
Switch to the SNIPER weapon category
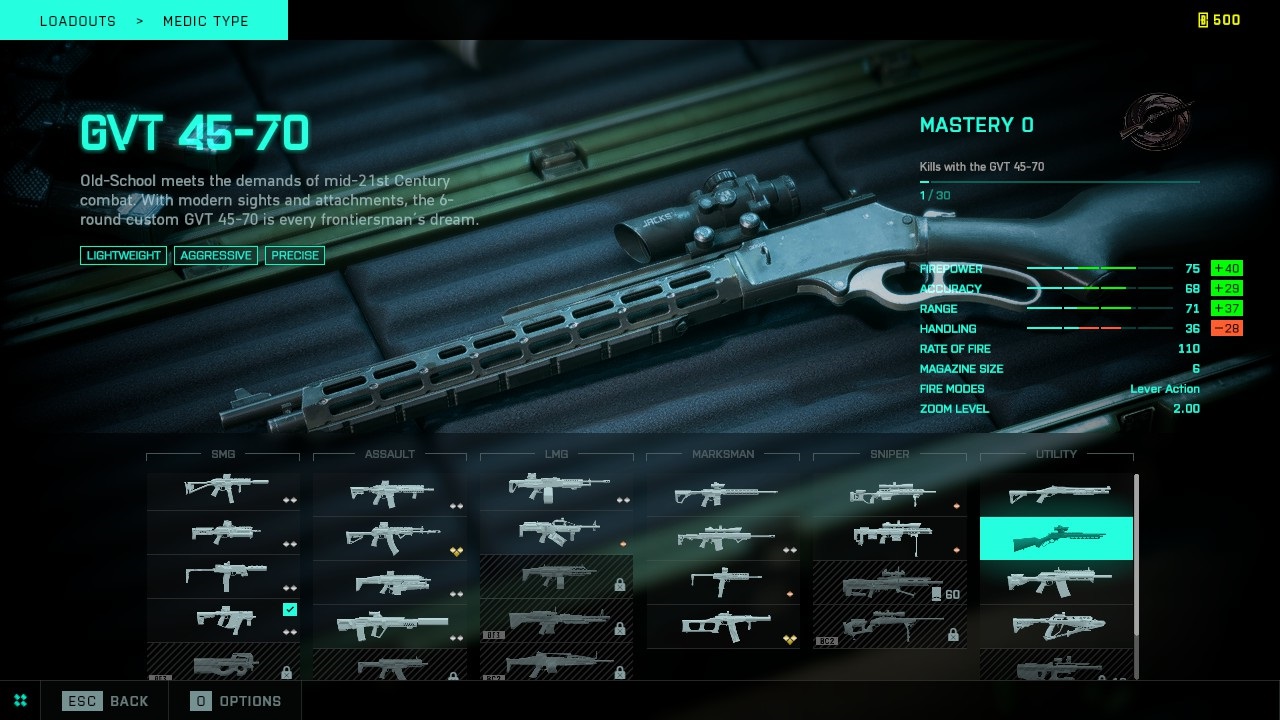tap(889, 454)
